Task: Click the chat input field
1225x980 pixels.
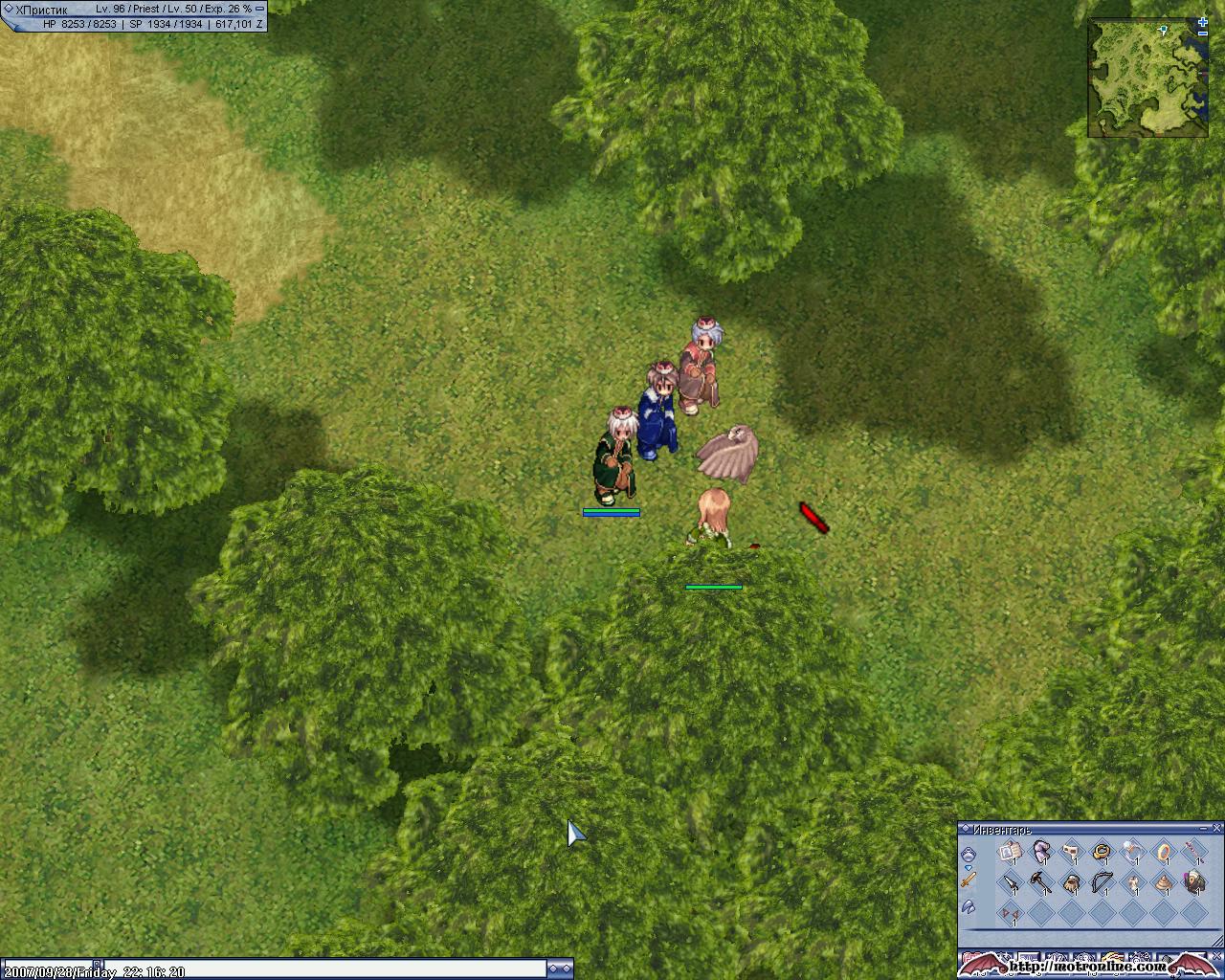Action: coord(335,970)
